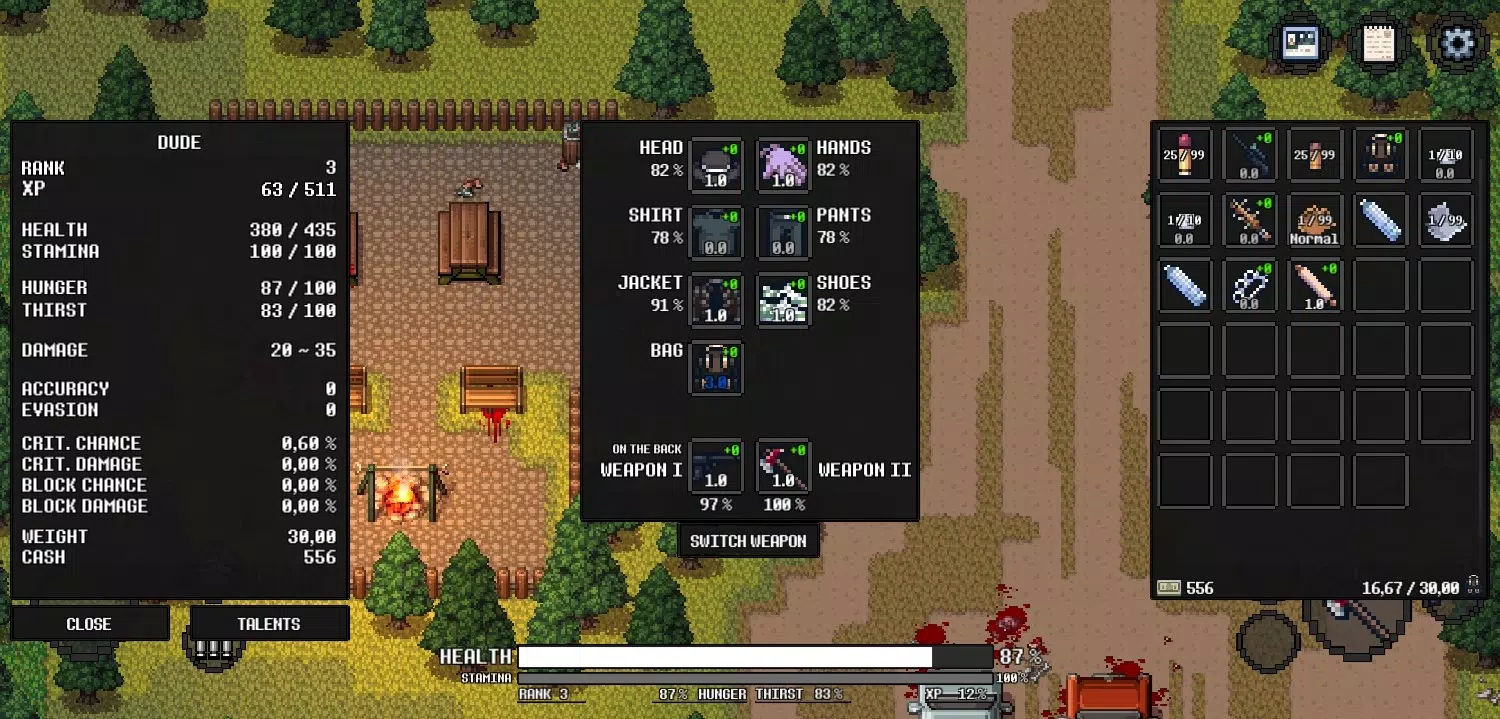Select the purple gloves in Hands slot
Screen dimensions: 1500x719
(783, 164)
